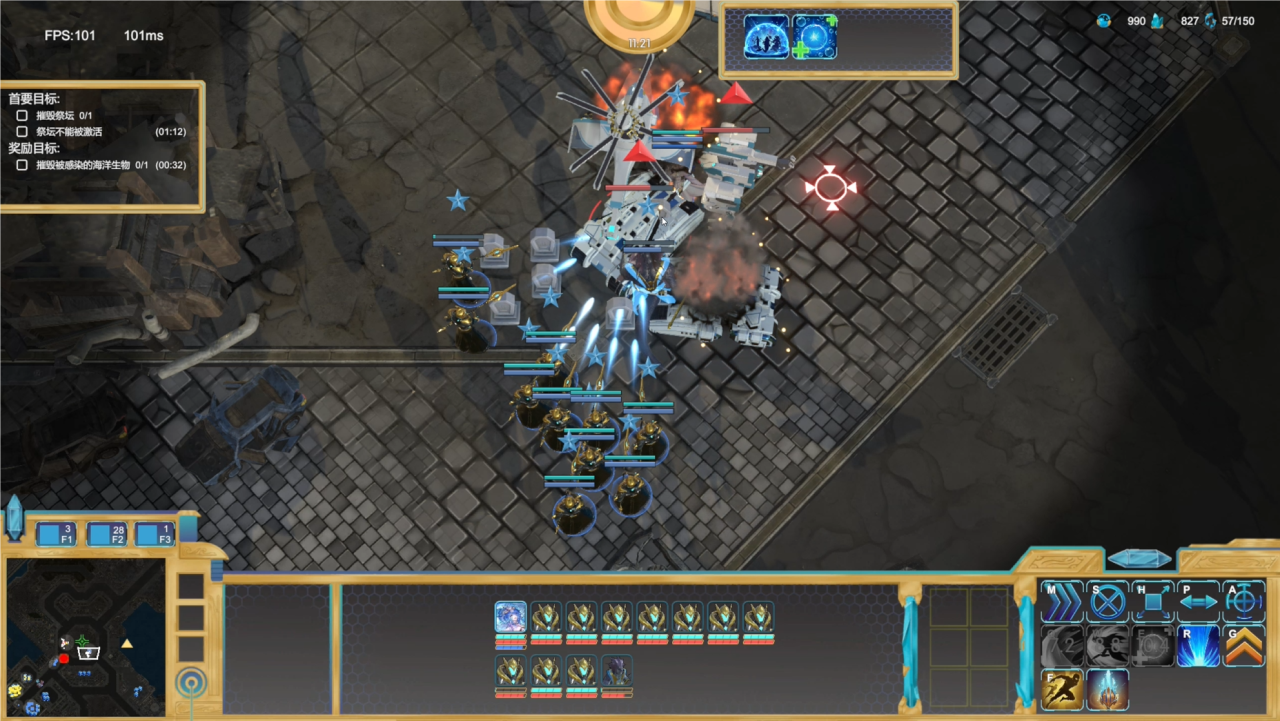The image size is (1280, 721).
Task: Activate the green-plus healing orb top-bar ability
Action: click(814, 37)
